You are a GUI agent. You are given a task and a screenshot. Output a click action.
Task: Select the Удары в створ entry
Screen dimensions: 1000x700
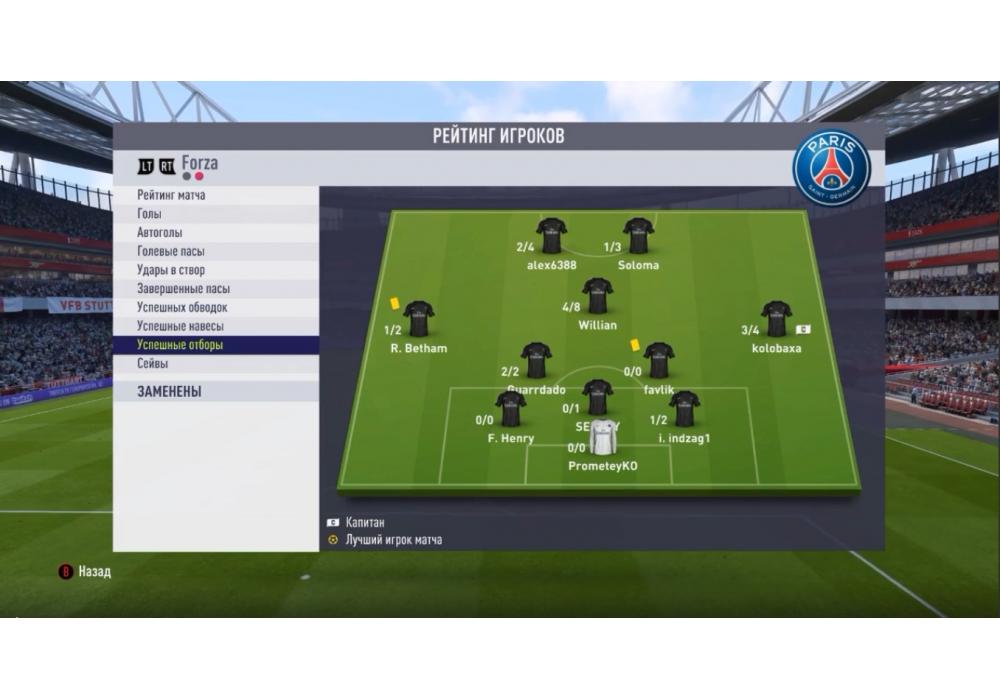pyautogui.click(x=171, y=270)
